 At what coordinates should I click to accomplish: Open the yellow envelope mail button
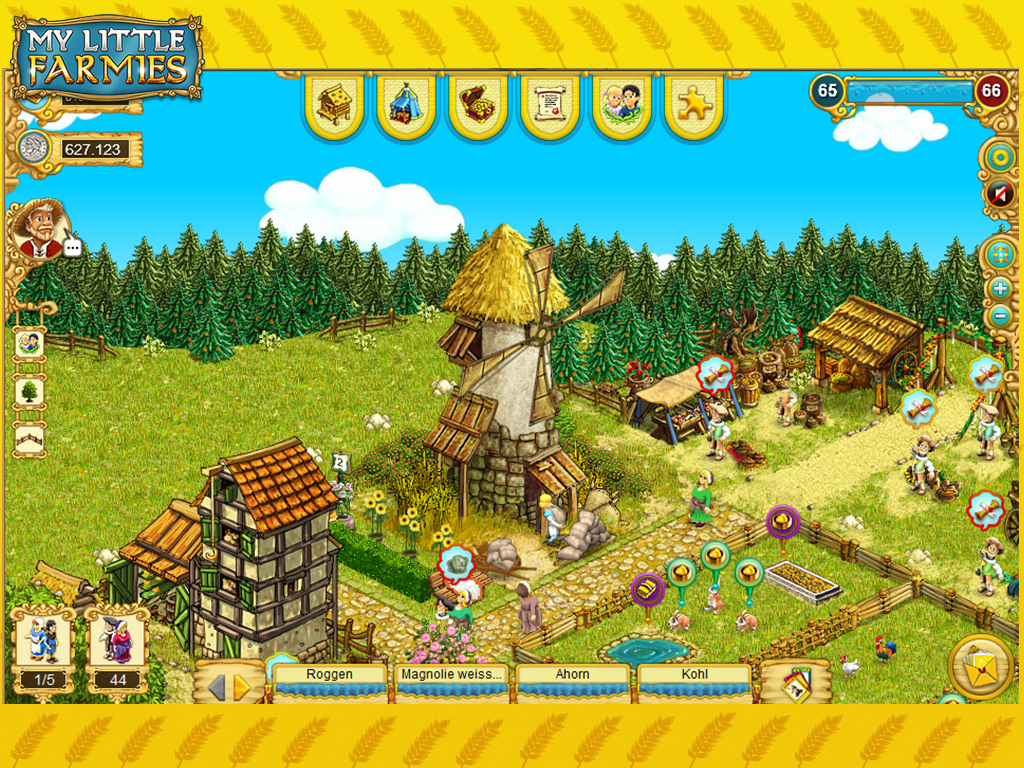coord(980,664)
